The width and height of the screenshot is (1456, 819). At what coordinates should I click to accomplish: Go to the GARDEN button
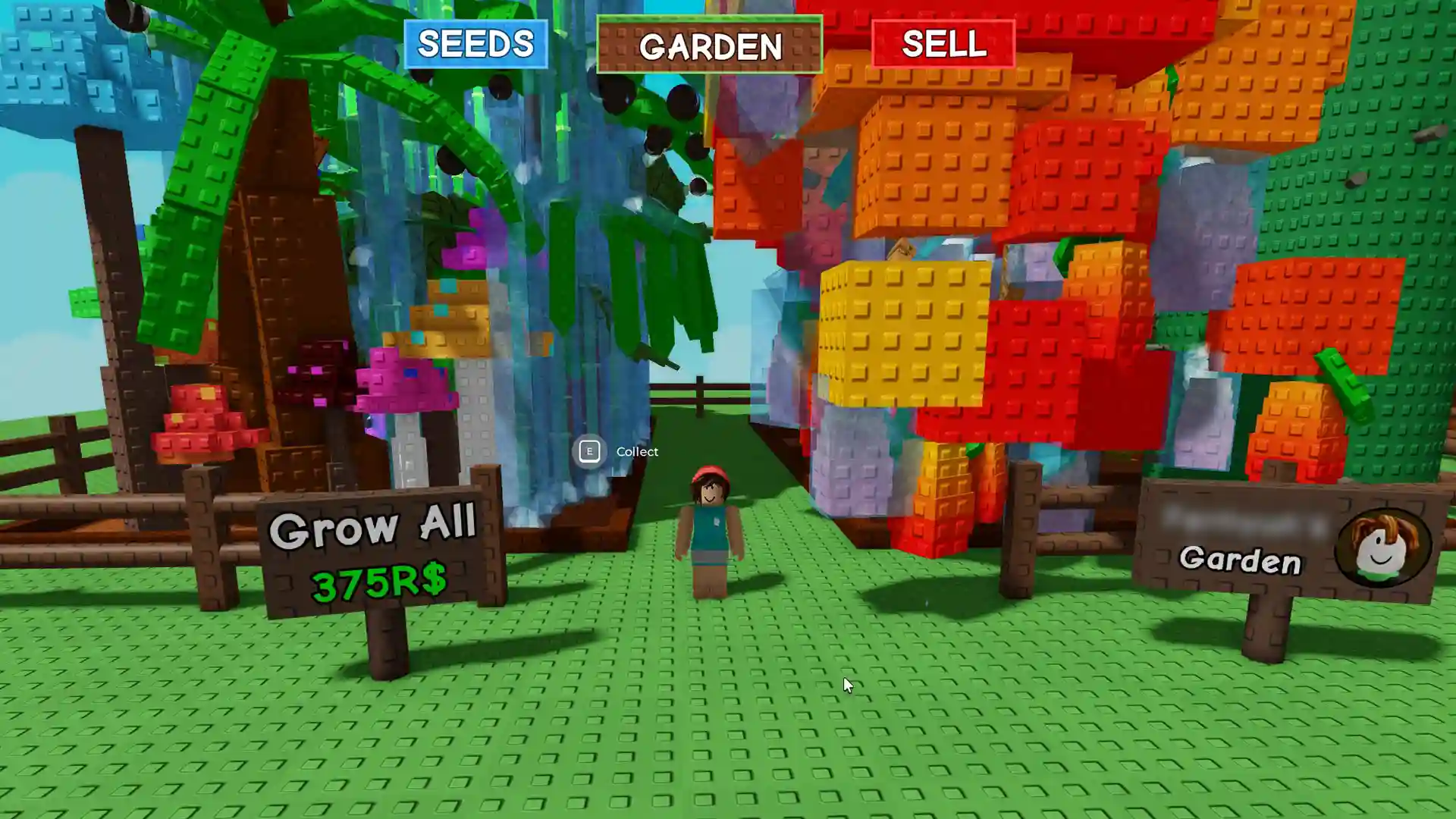click(709, 45)
